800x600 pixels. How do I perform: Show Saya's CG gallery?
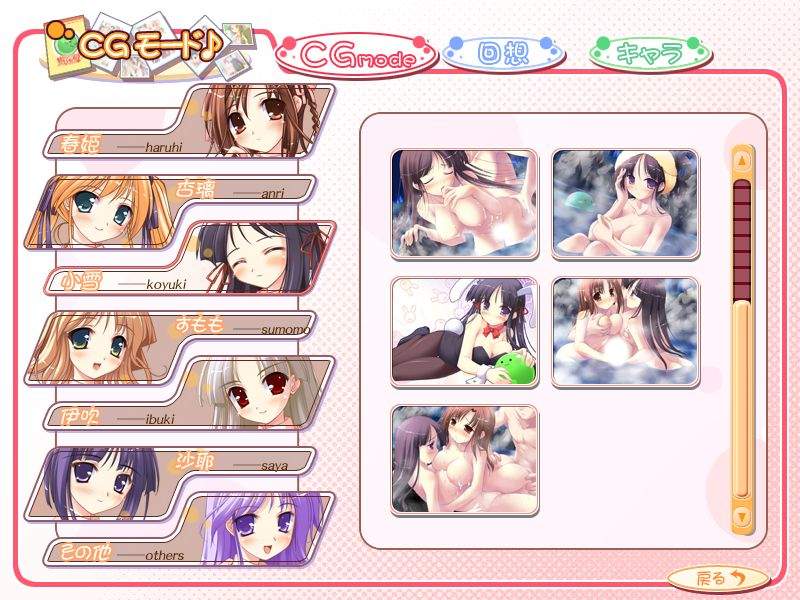(x=170, y=482)
